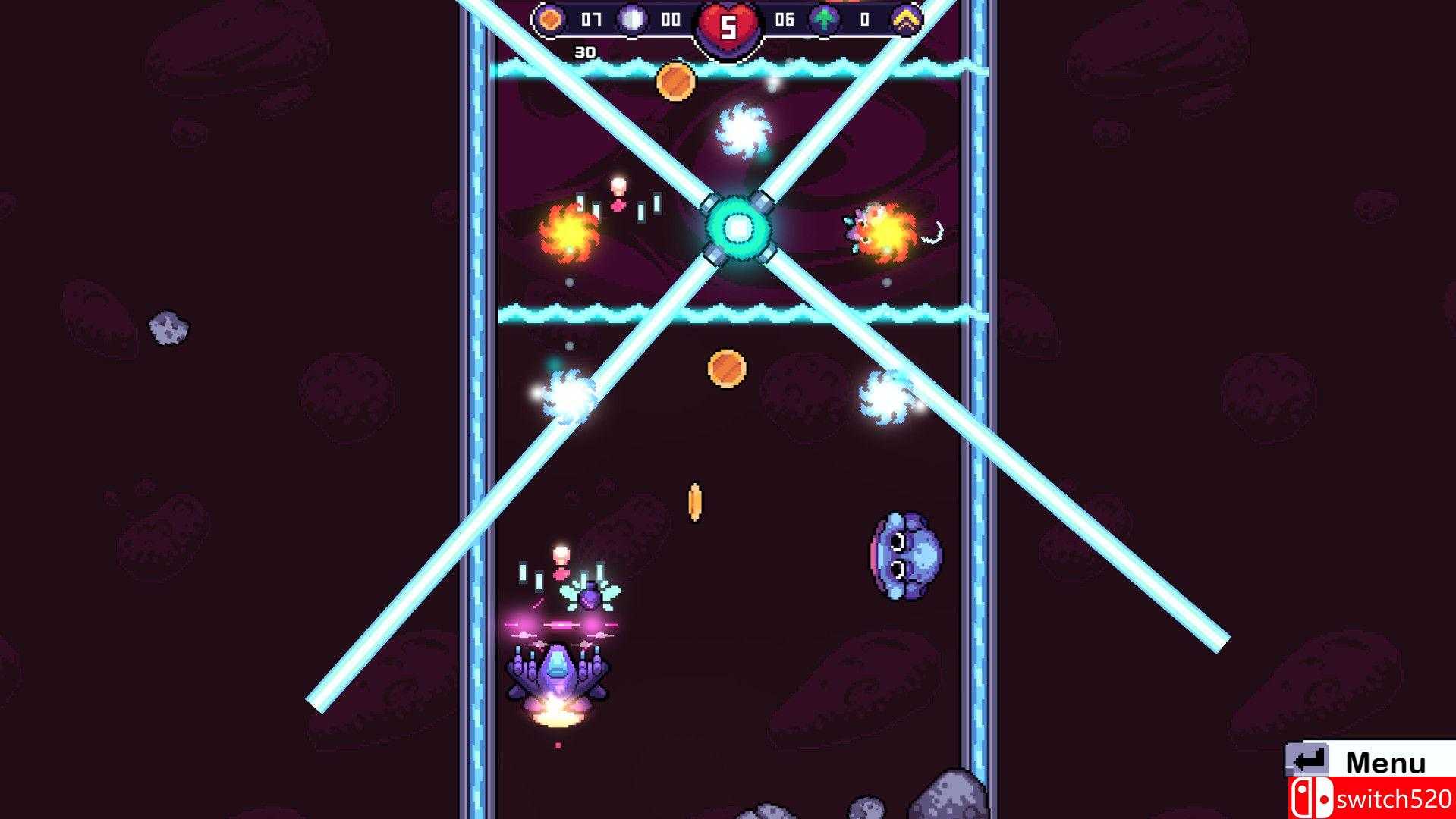The width and height of the screenshot is (1456, 819).
Task: Toggle the shield counter showing 00
Action: [x=672, y=19]
